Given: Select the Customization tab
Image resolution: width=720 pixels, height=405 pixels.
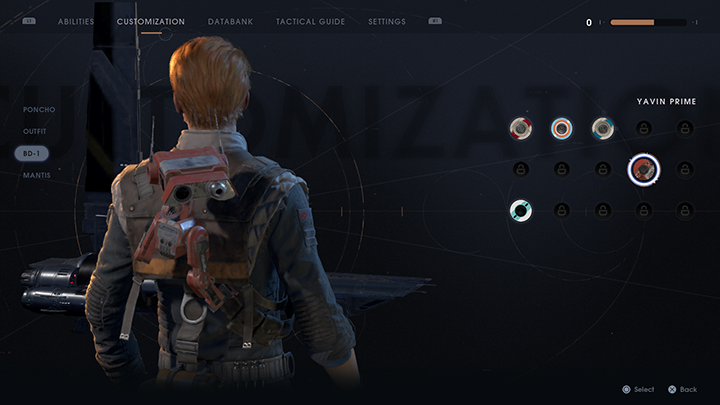Looking at the screenshot, I should pyautogui.click(x=151, y=21).
